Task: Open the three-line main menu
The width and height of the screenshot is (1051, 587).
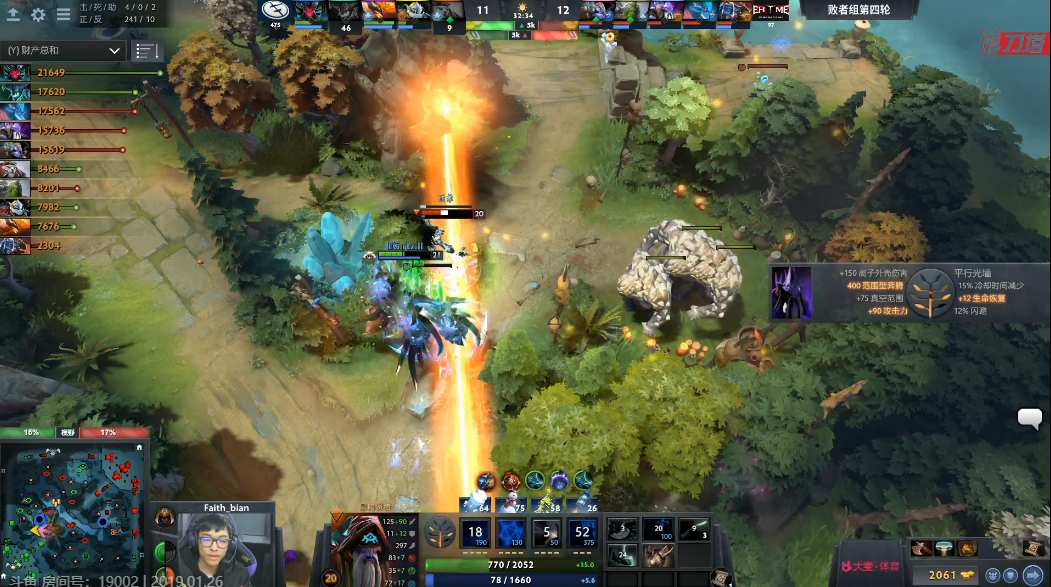Action: (63, 15)
